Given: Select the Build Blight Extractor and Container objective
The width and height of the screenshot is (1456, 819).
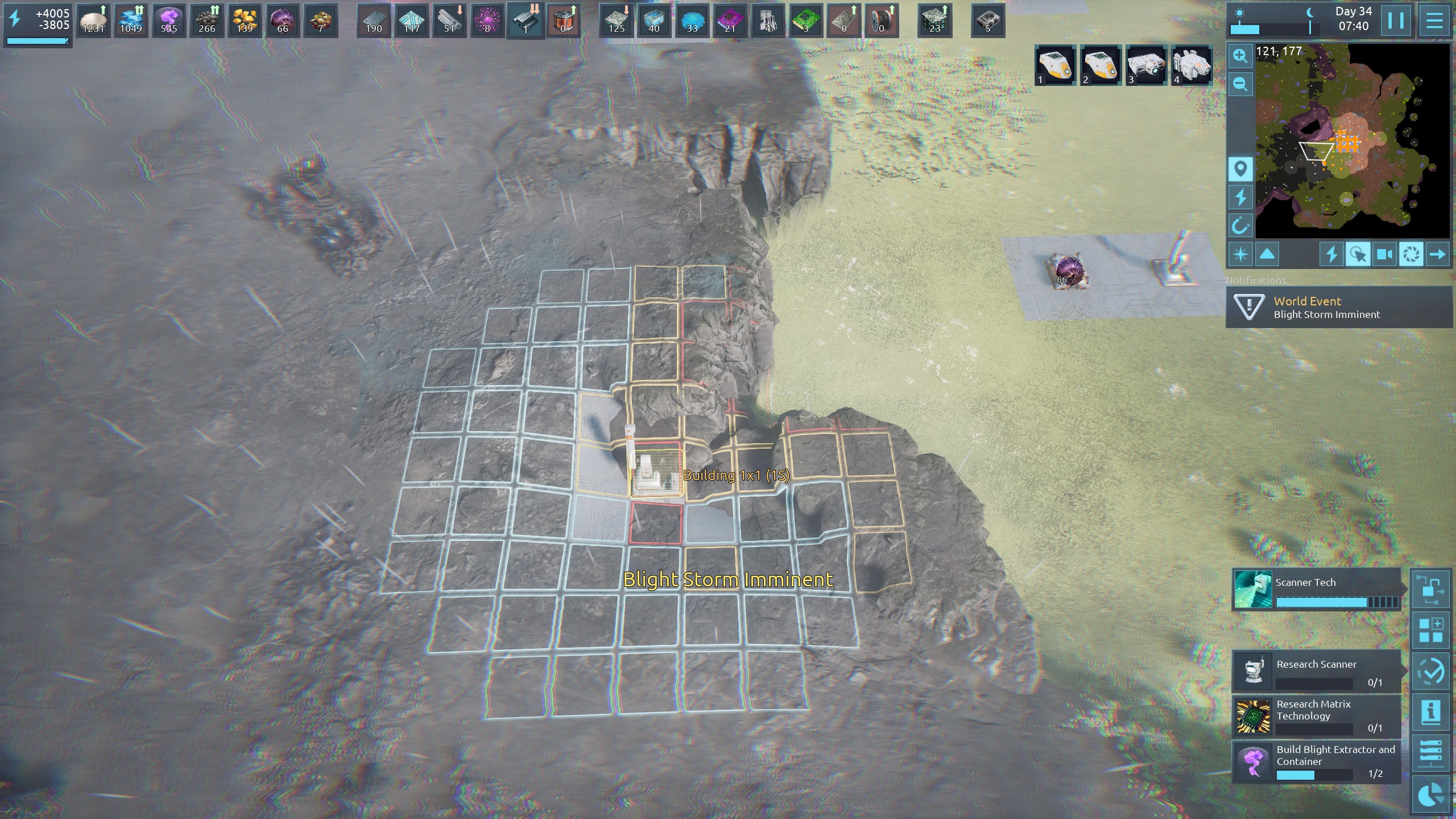Looking at the screenshot, I should [x=1316, y=762].
